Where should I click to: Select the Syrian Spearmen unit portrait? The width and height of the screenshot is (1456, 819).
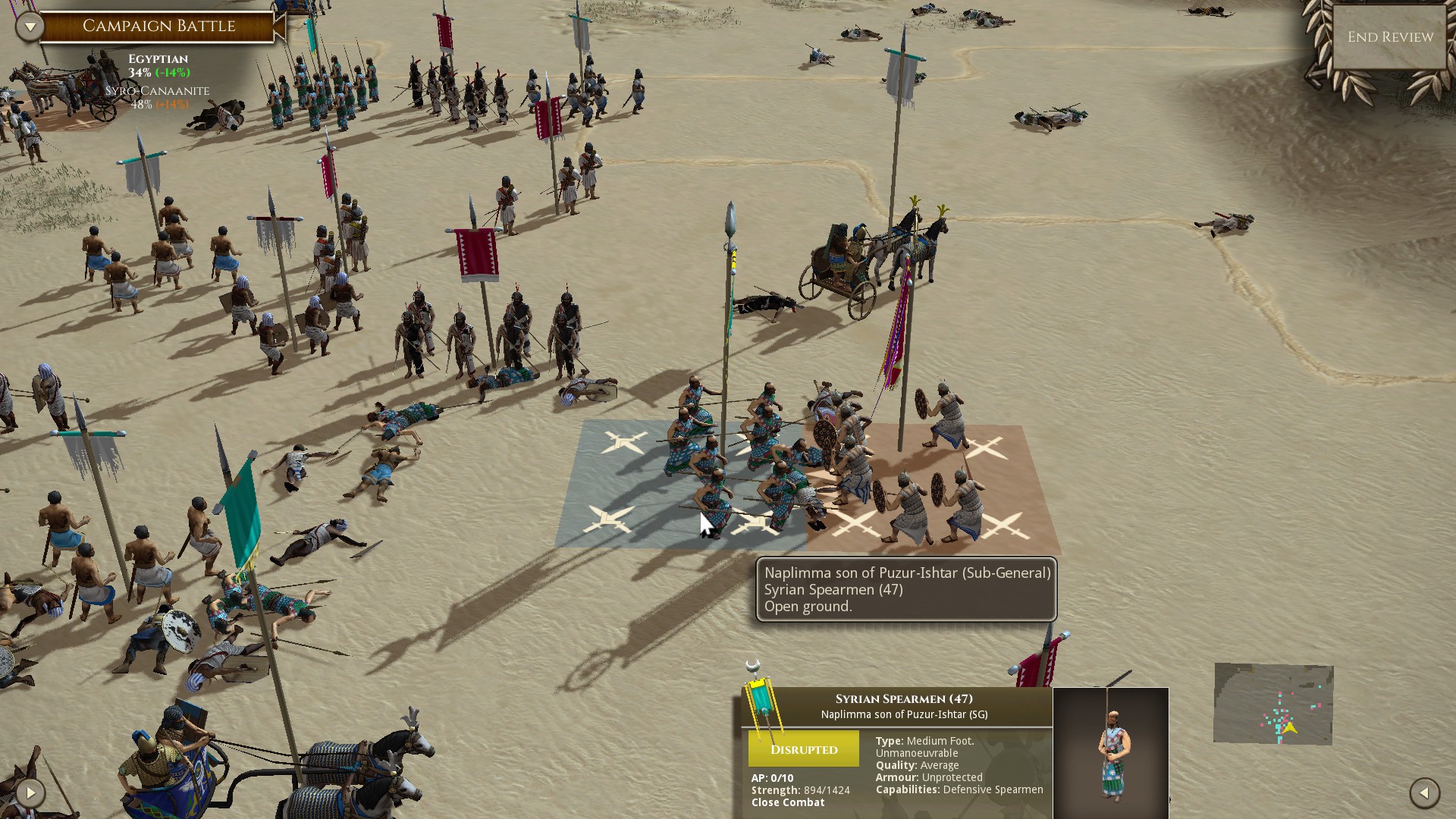pos(1111,752)
